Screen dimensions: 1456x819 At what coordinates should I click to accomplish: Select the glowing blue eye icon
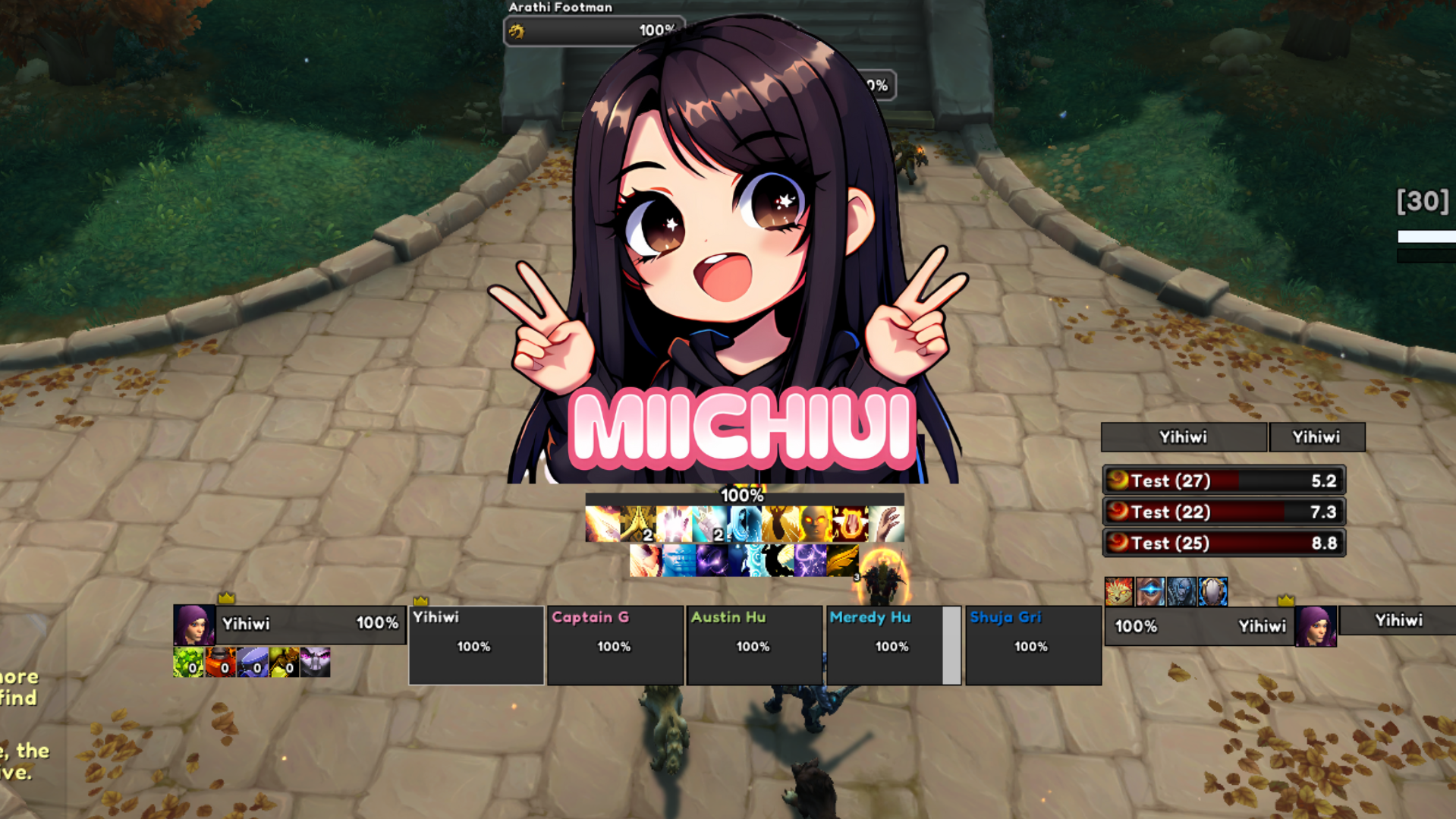tap(1150, 591)
